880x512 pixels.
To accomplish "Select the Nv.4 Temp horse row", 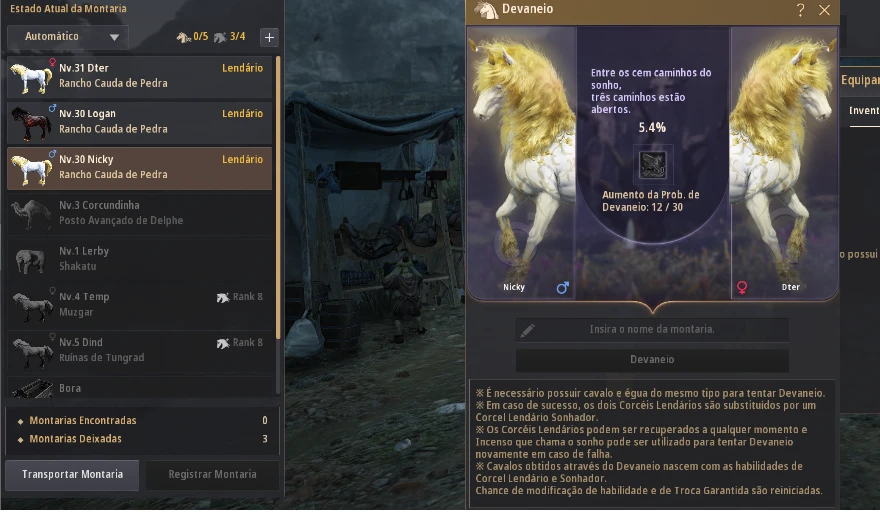I will click(140, 304).
